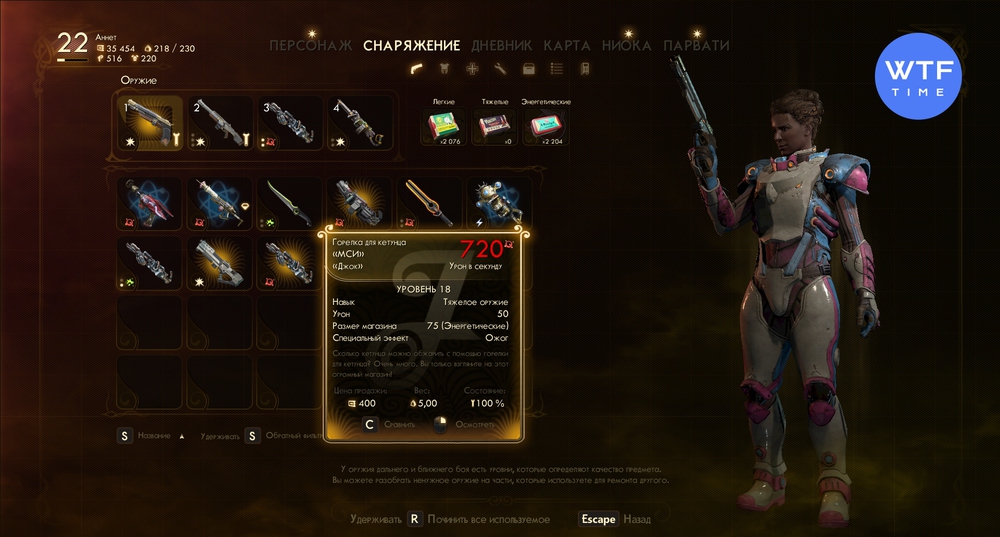Click the Легкие light ammo box
Screen dimensions: 1000x537
[442, 126]
